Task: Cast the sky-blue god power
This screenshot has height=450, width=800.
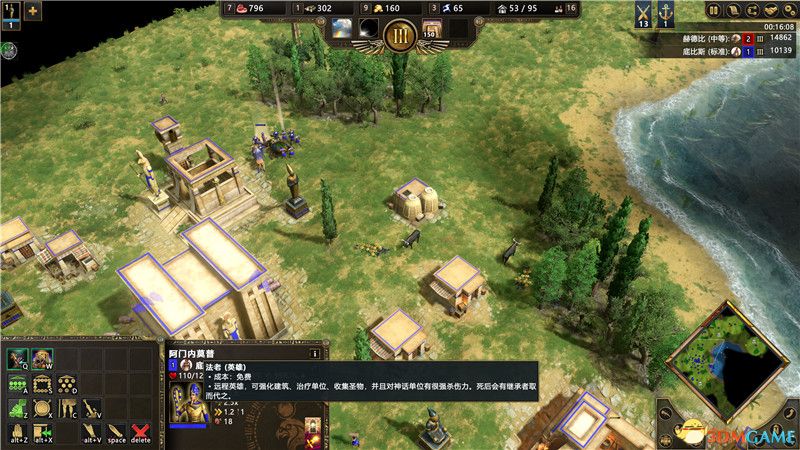Action: tap(342, 28)
